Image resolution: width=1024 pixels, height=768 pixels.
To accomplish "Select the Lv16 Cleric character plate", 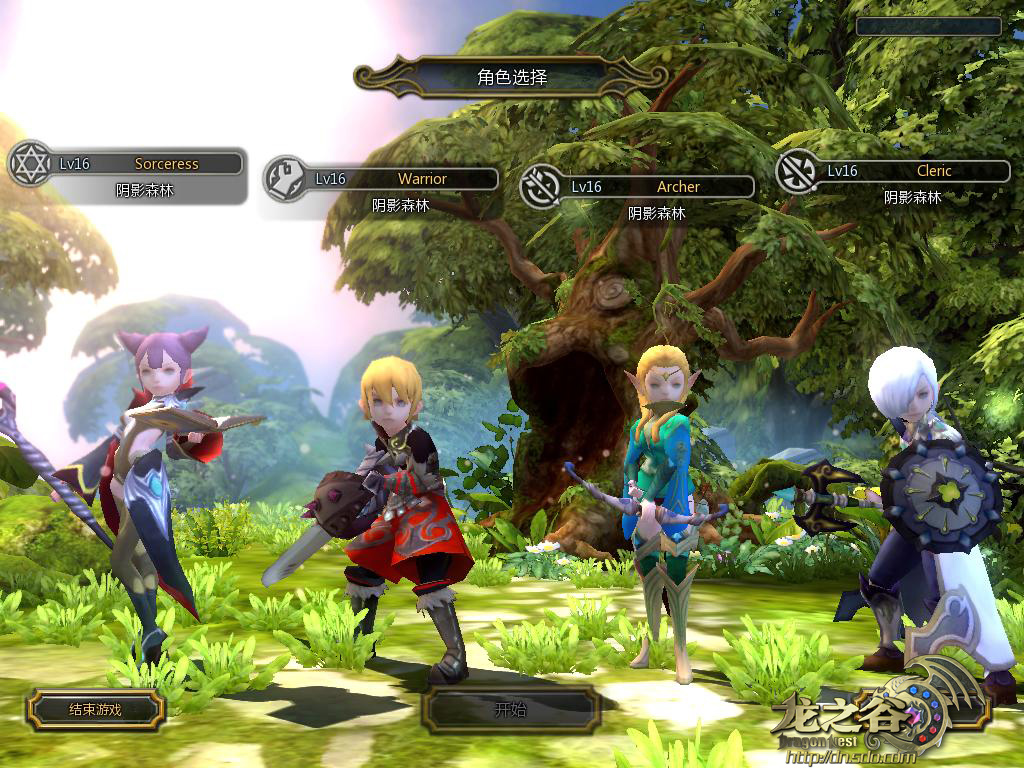I will point(915,171).
